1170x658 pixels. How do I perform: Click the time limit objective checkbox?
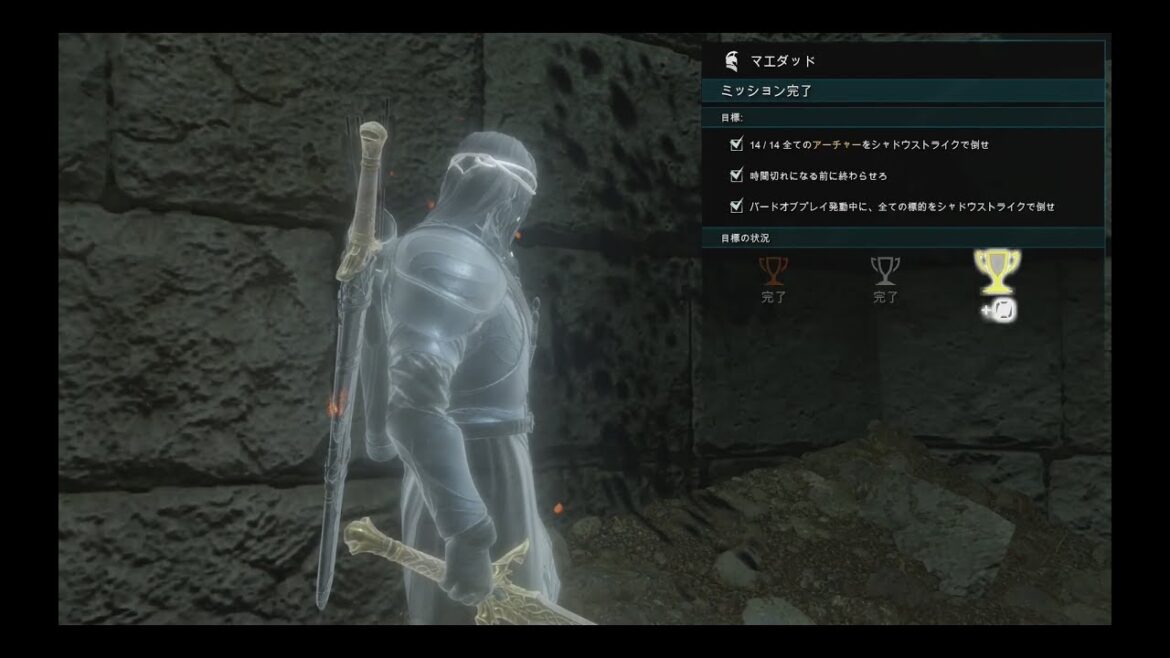pos(737,175)
